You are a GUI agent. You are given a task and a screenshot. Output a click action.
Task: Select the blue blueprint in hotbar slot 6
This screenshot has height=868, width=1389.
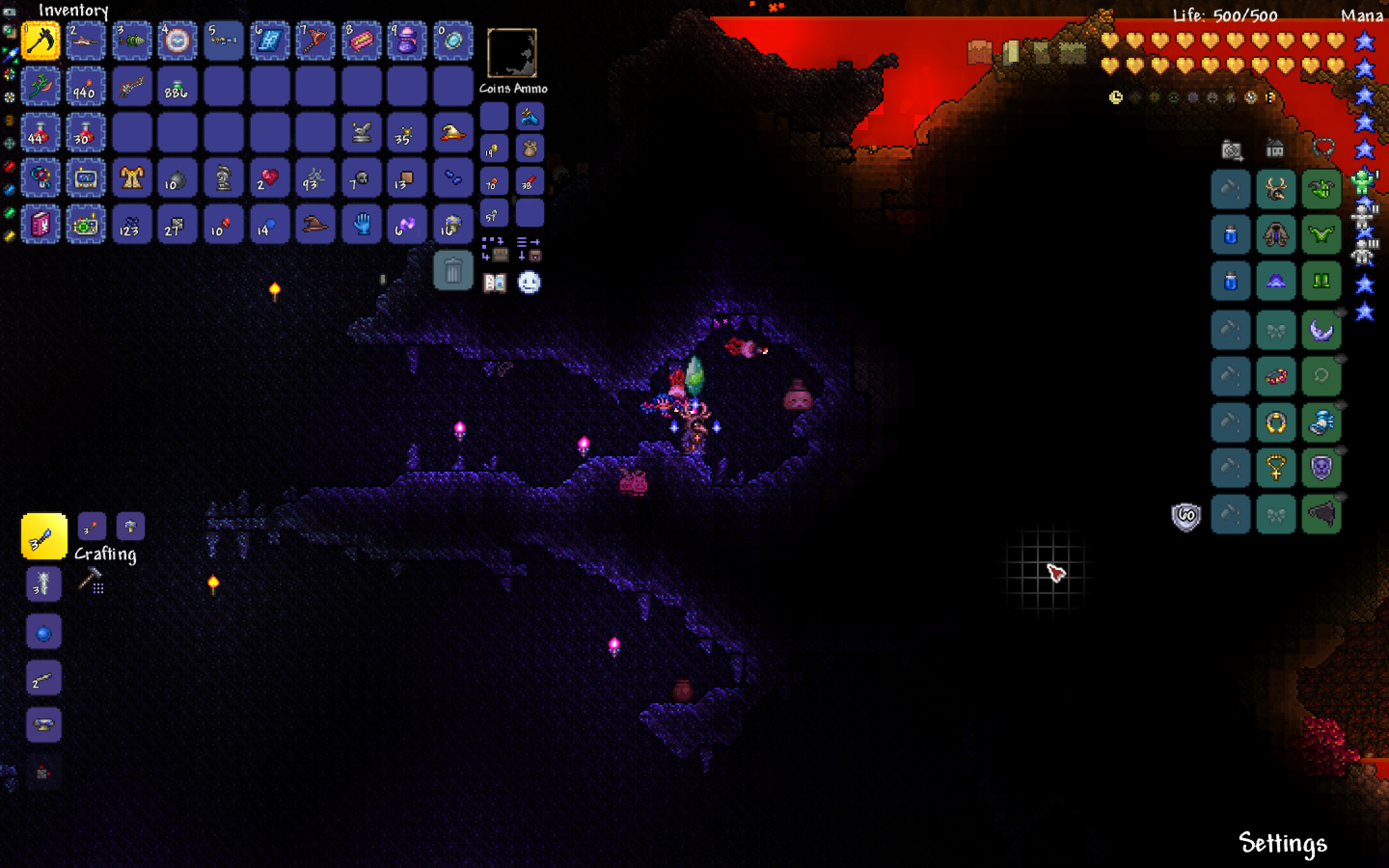pos(269,41)
